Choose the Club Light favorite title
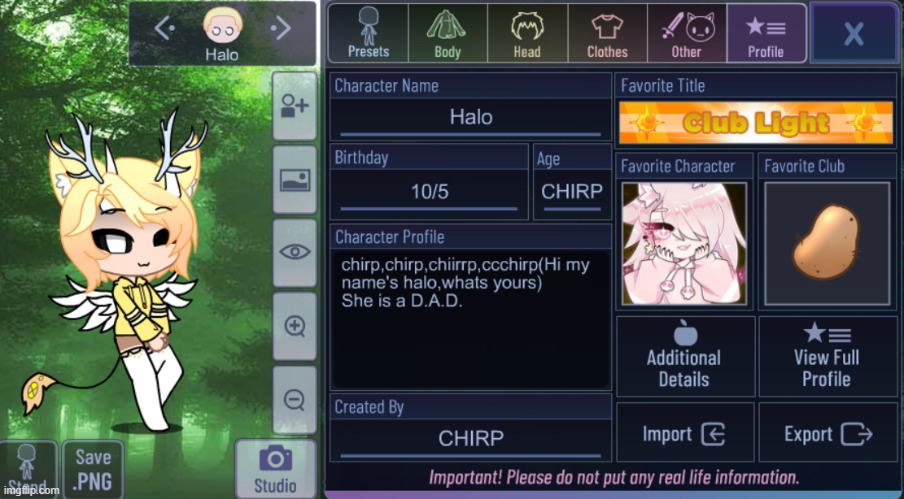The width and height of the screenshot is (904, 499). click(x=756, y=123)
